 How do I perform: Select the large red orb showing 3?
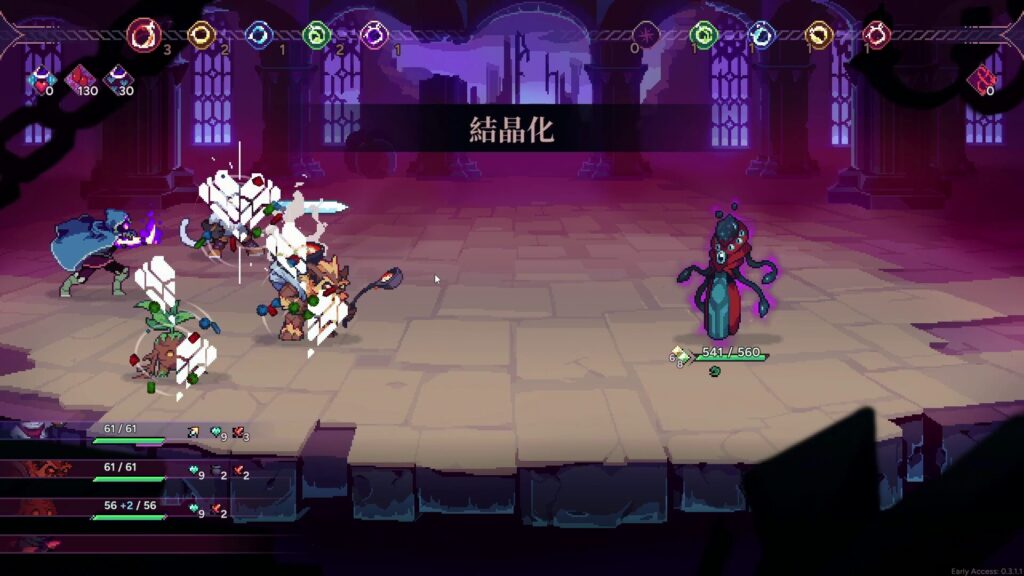pos(145,36)
